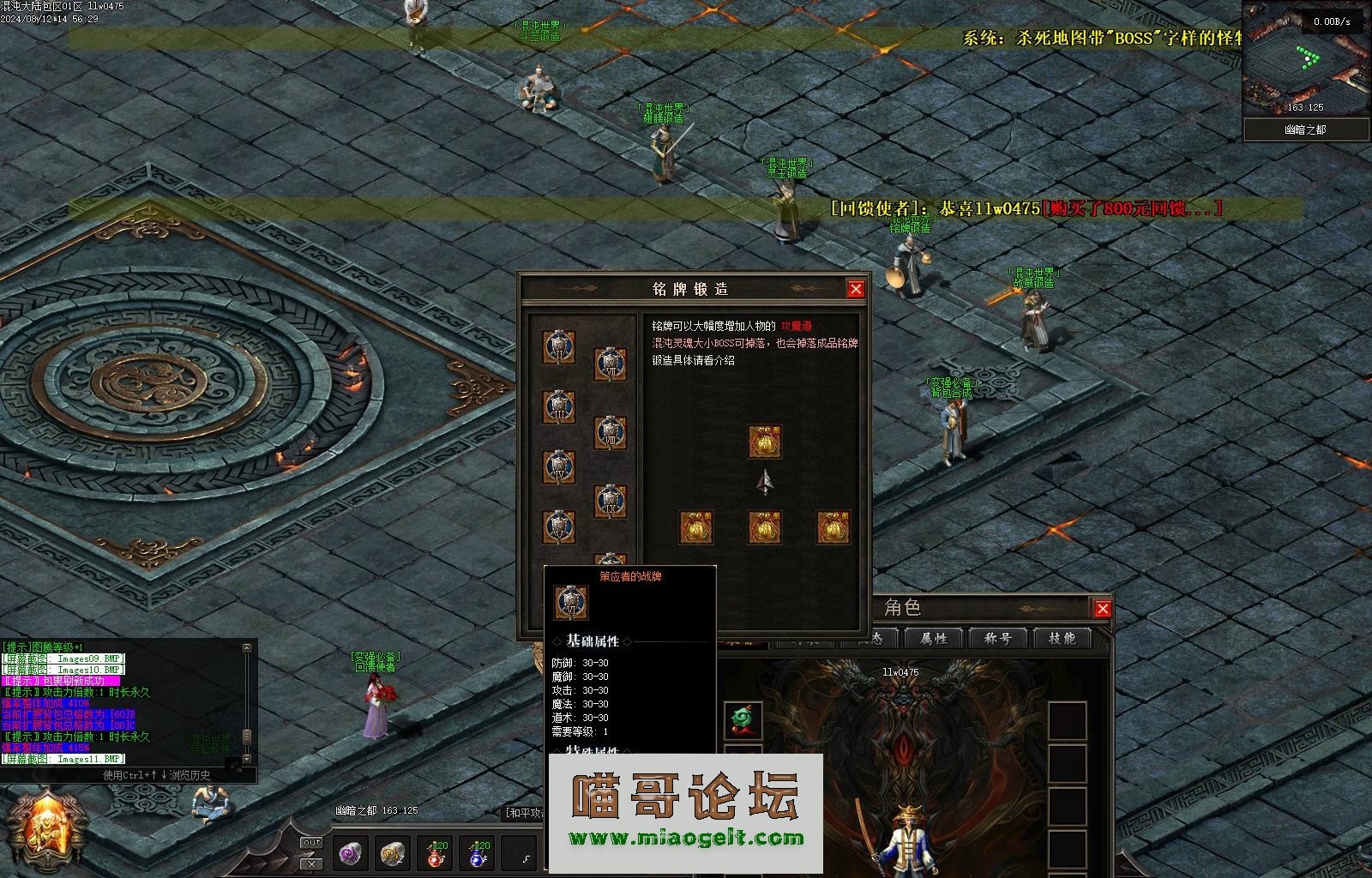Image resolution: width=1372 pixels, height=878 pixels.
Task: Use the purple swirl scroll in hotbar
Action: coord(351,852)
